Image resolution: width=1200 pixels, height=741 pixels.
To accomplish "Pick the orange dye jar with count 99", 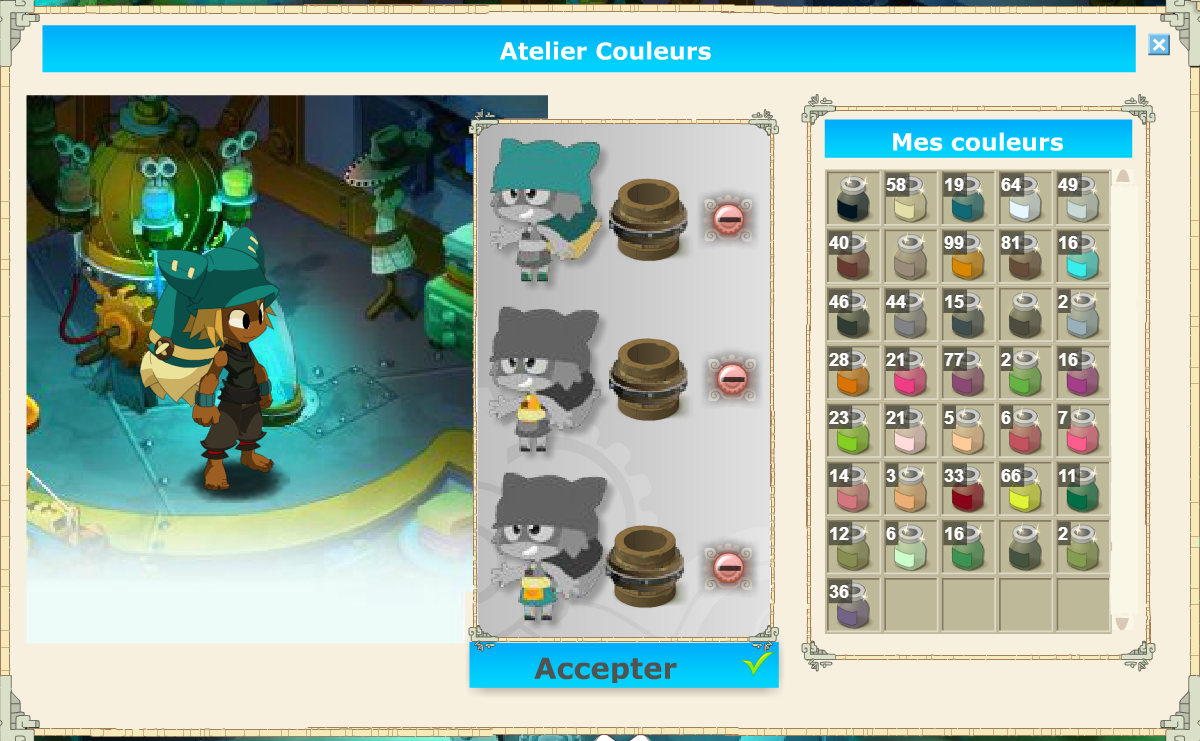I will [x=968, y=257].
